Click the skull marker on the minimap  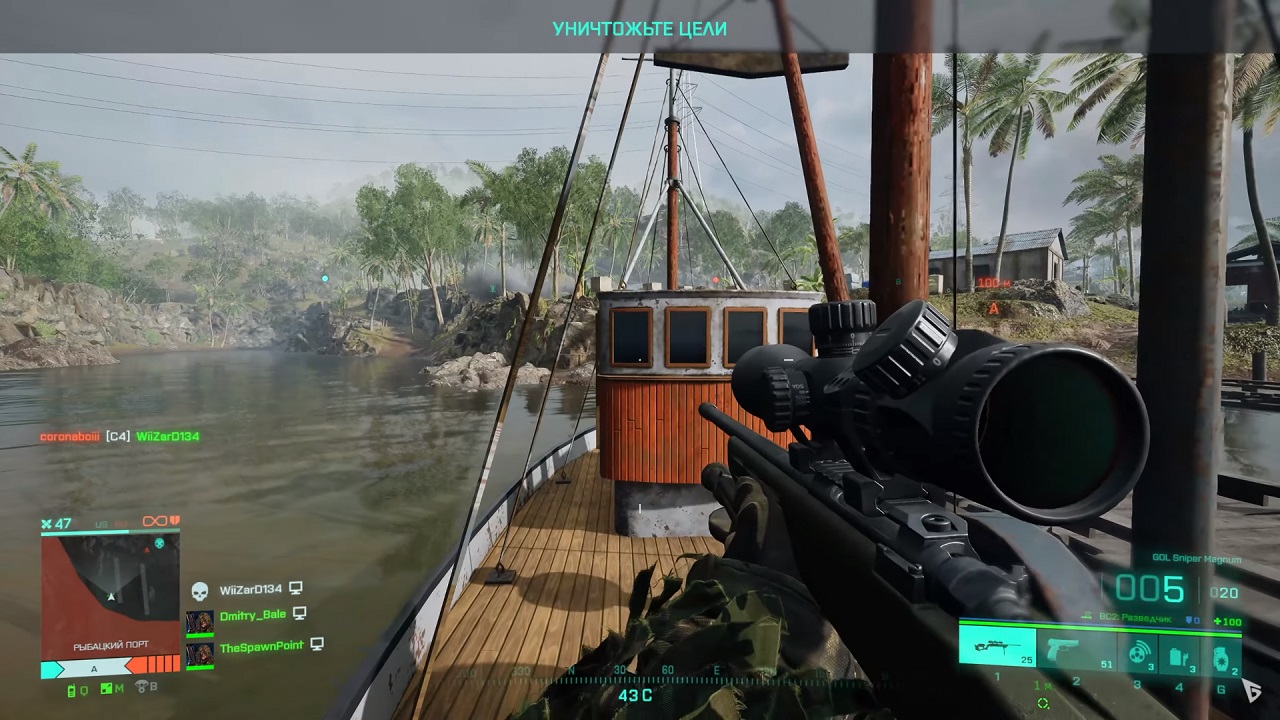(158, 543)
